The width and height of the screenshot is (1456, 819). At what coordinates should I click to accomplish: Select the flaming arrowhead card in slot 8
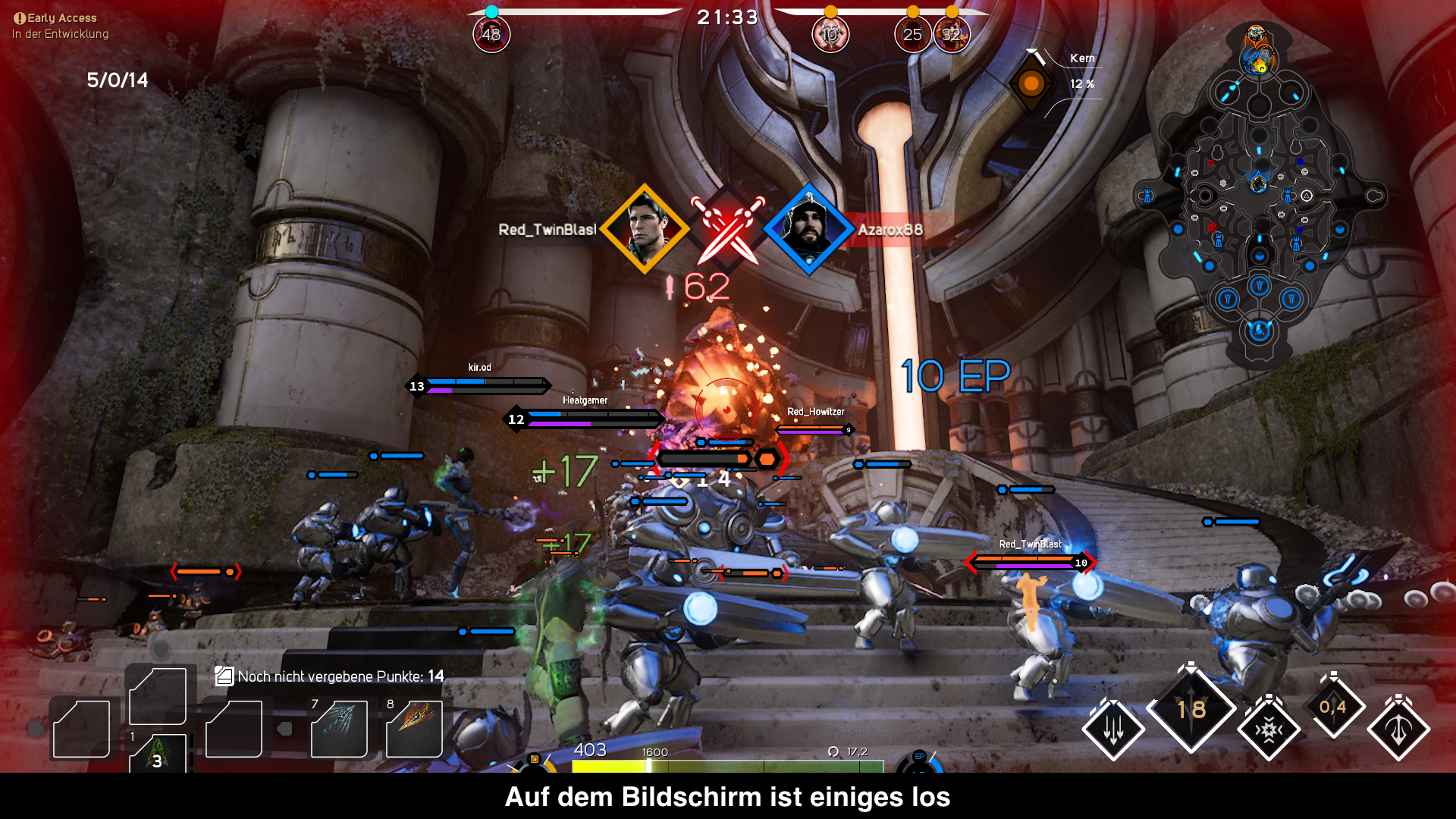click(x=414, y=729)
